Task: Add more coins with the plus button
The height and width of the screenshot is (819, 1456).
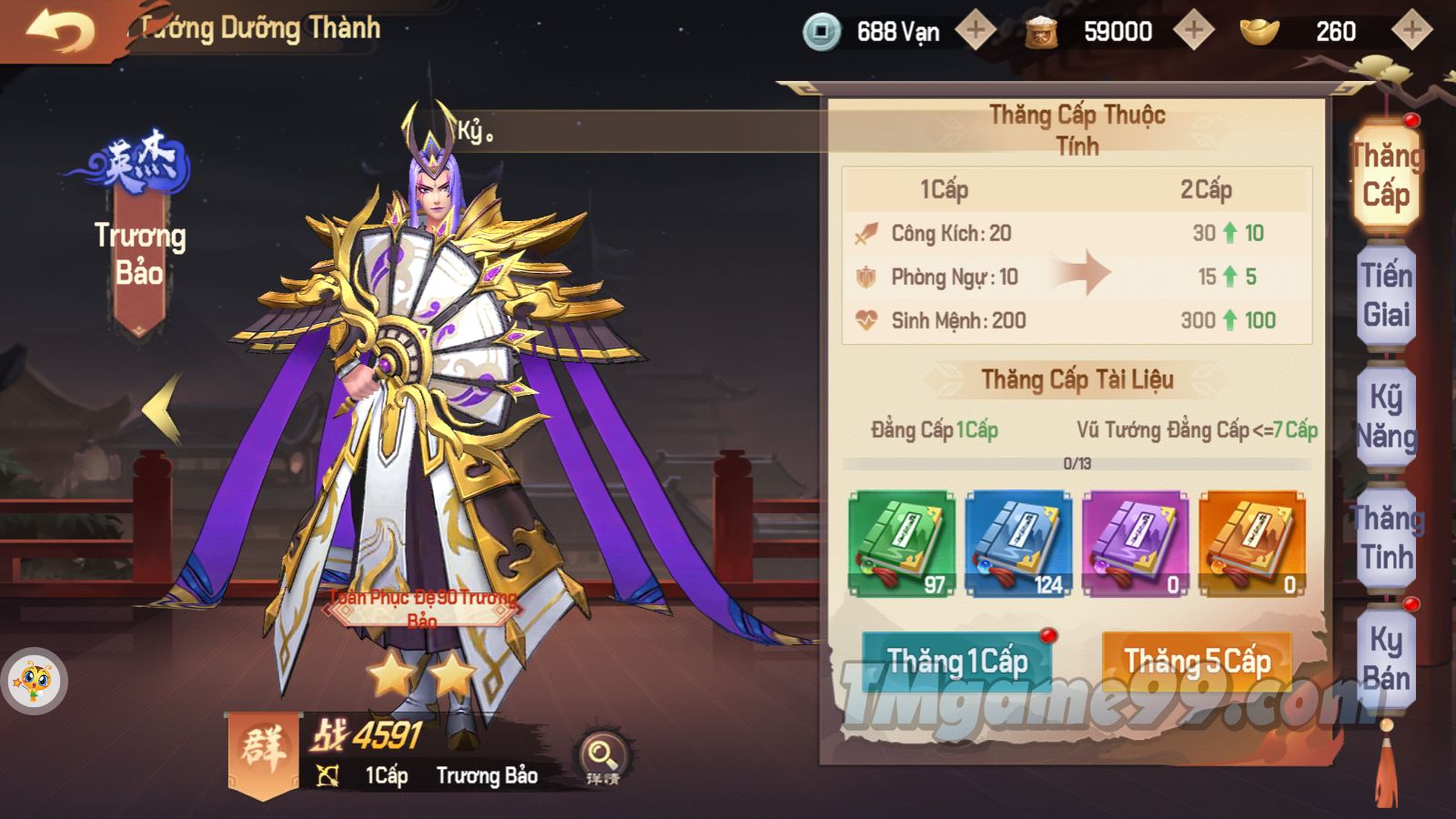Action: click(976, 31)
